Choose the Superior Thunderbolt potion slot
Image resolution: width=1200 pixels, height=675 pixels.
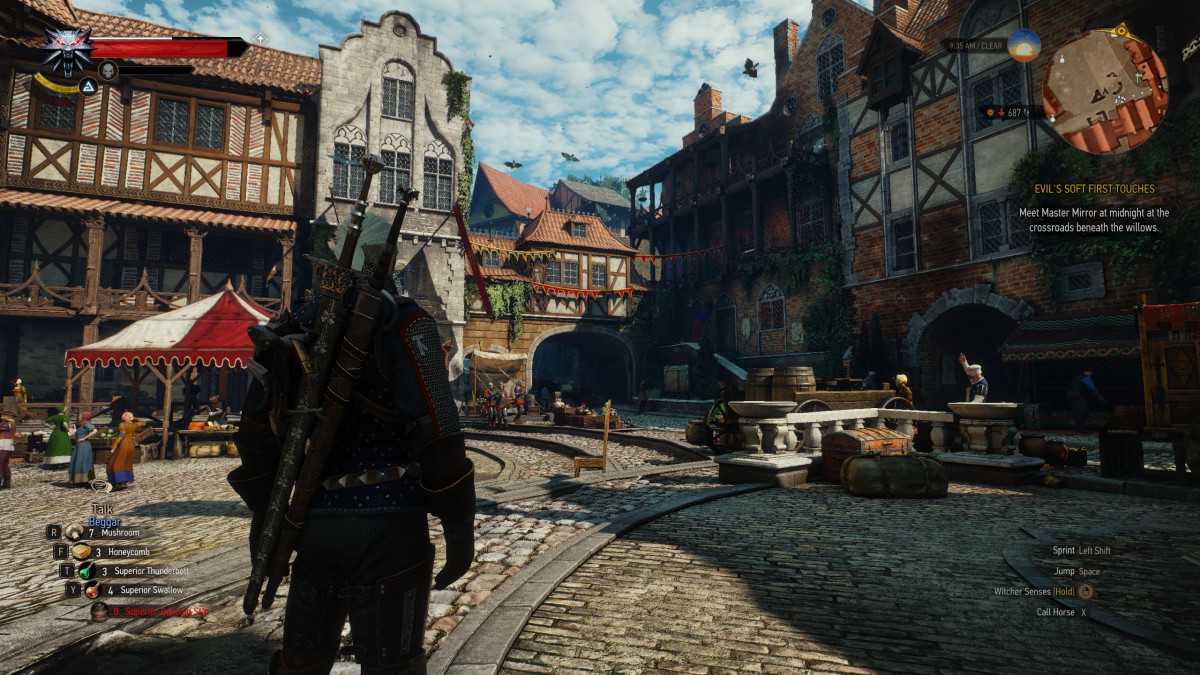click(87, 571)
